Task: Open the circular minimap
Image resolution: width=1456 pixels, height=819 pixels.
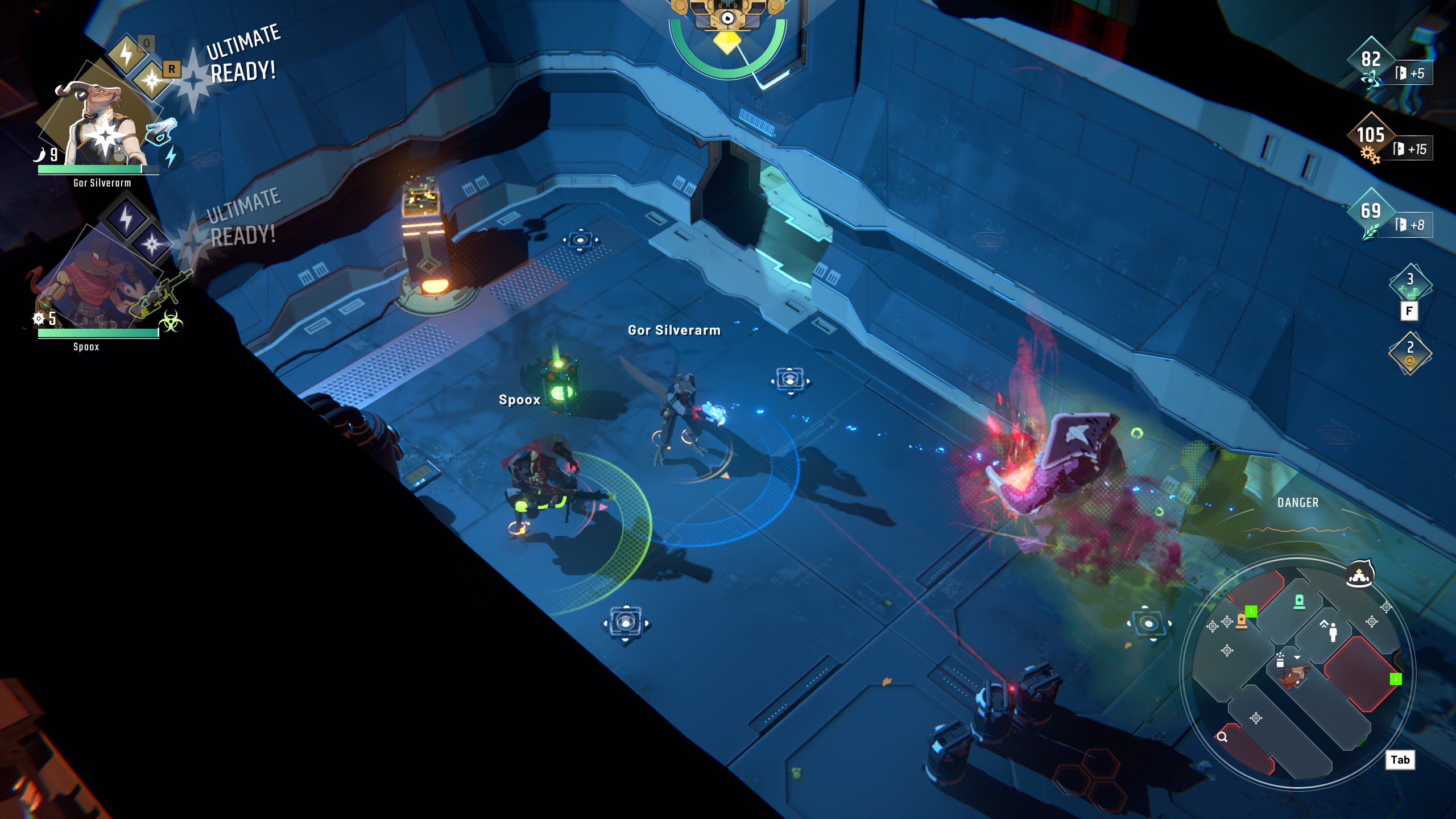Action: click(1297, 671)
